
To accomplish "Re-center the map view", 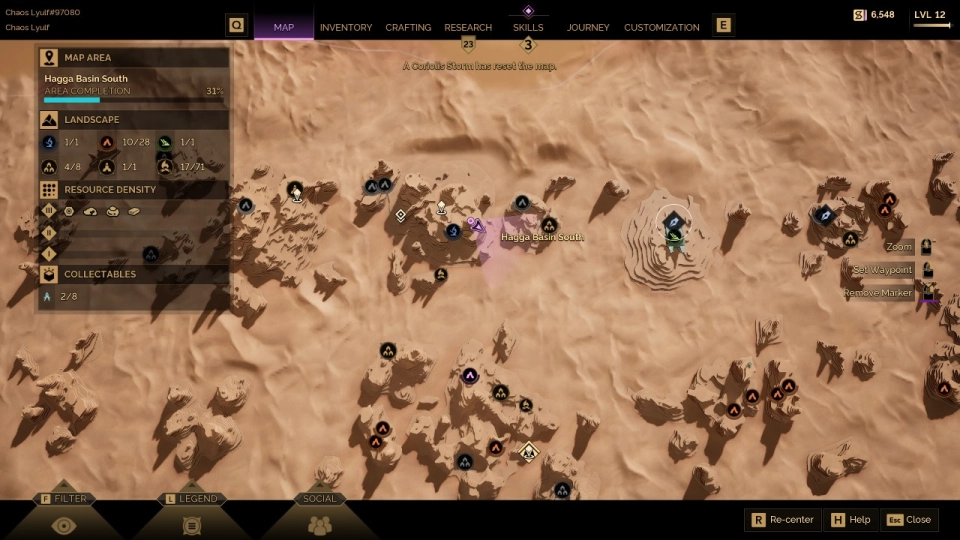I will (x=784, y=520).
